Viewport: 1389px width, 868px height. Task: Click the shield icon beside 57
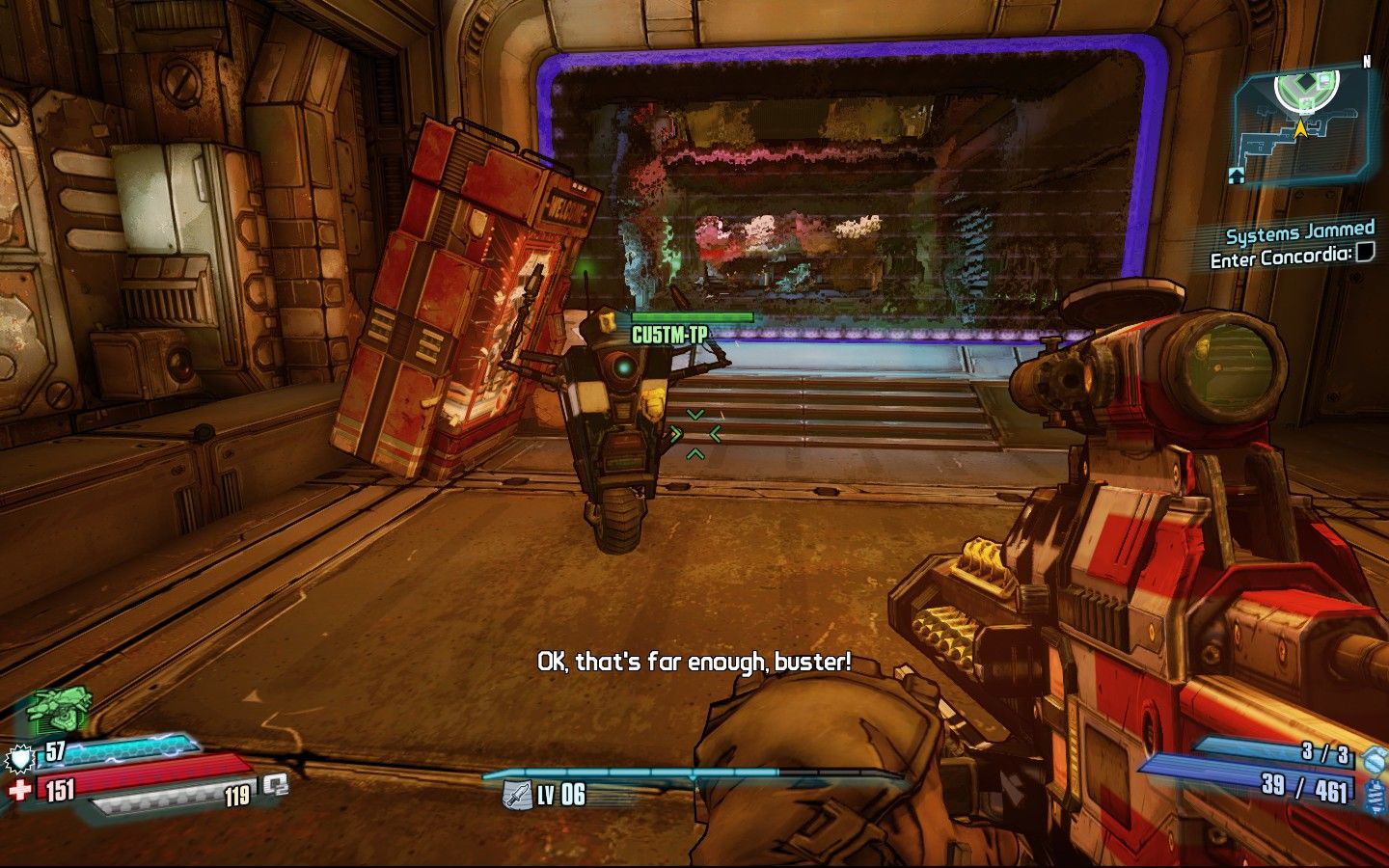(x=20, y=759)
